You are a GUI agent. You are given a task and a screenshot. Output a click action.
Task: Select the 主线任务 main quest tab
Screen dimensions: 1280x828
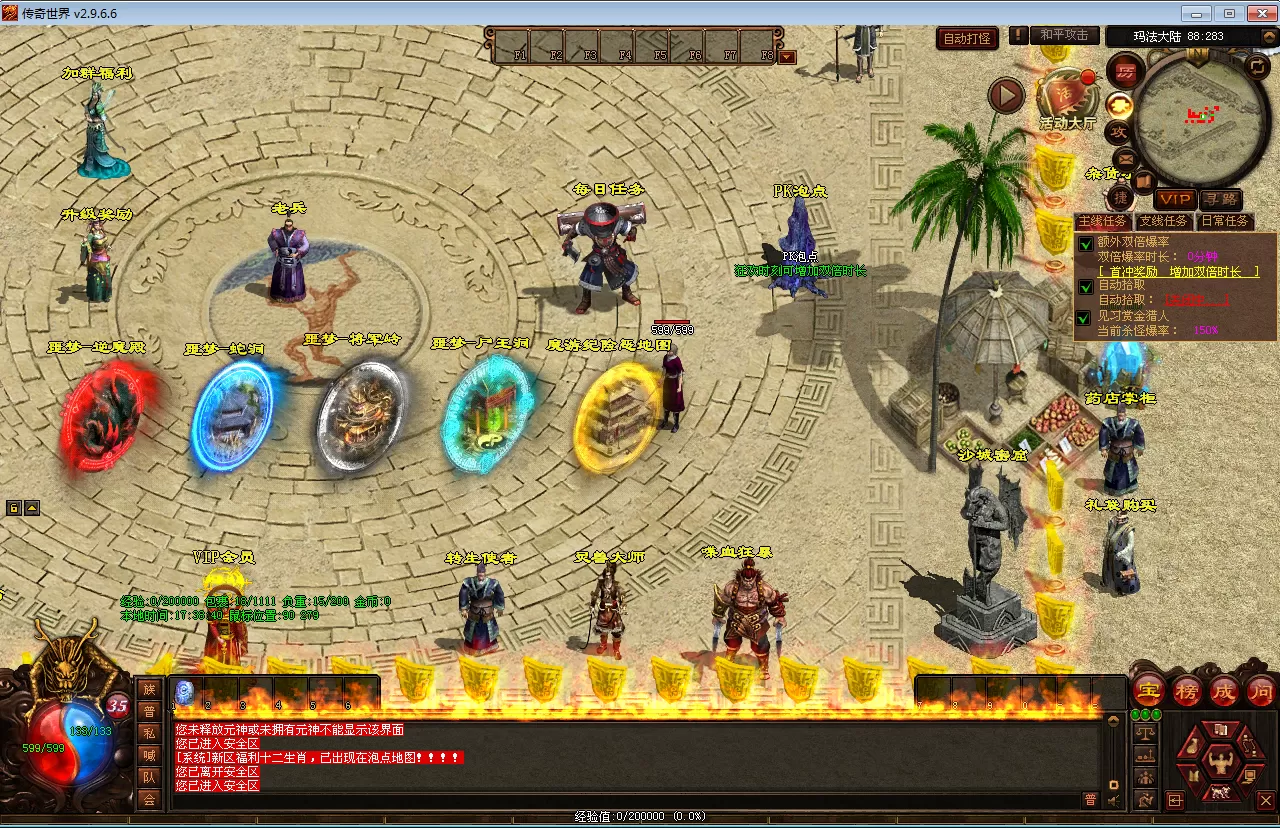click(x=1102, y=221)
